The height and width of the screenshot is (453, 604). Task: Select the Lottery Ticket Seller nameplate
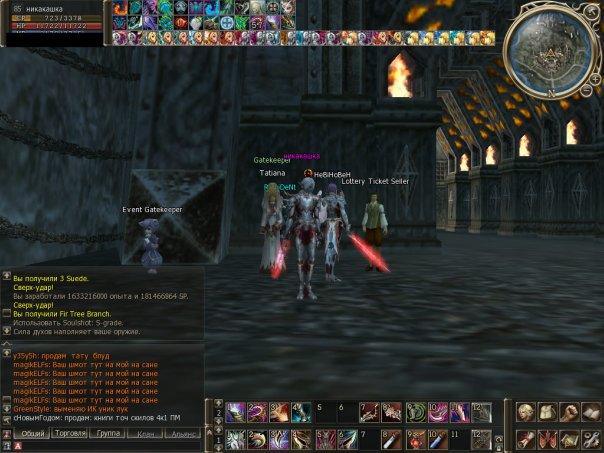click(375, 181)
